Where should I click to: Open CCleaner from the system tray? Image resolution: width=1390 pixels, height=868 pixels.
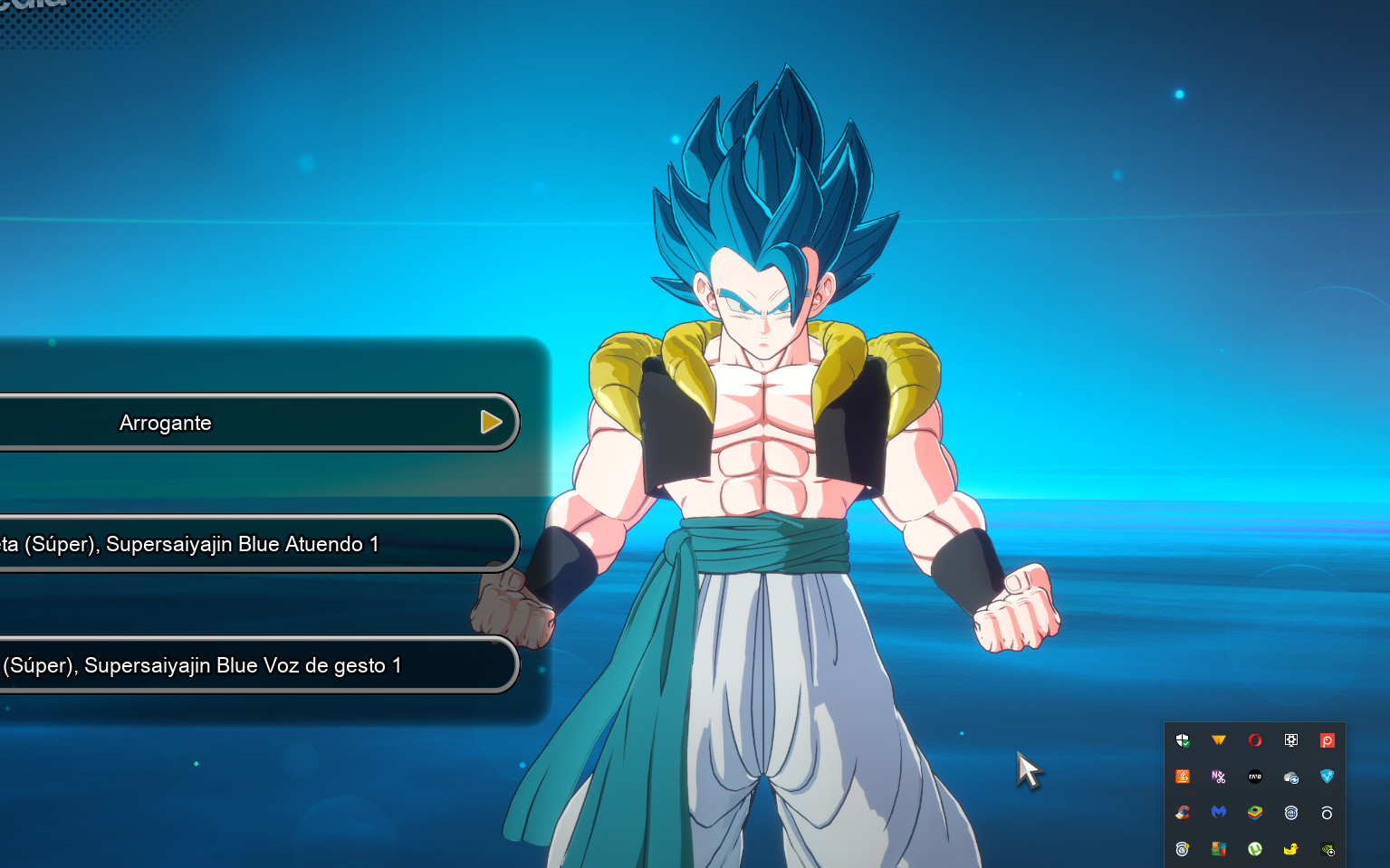[1183, 813]
